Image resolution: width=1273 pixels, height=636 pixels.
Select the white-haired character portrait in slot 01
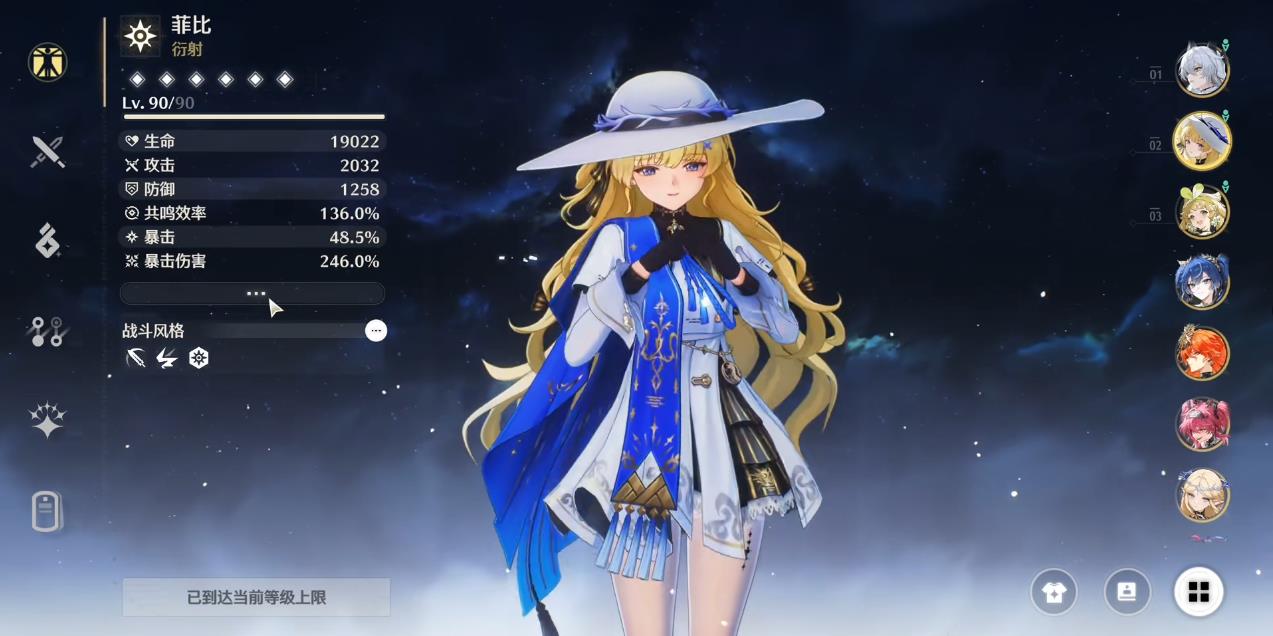point(1201,70)
